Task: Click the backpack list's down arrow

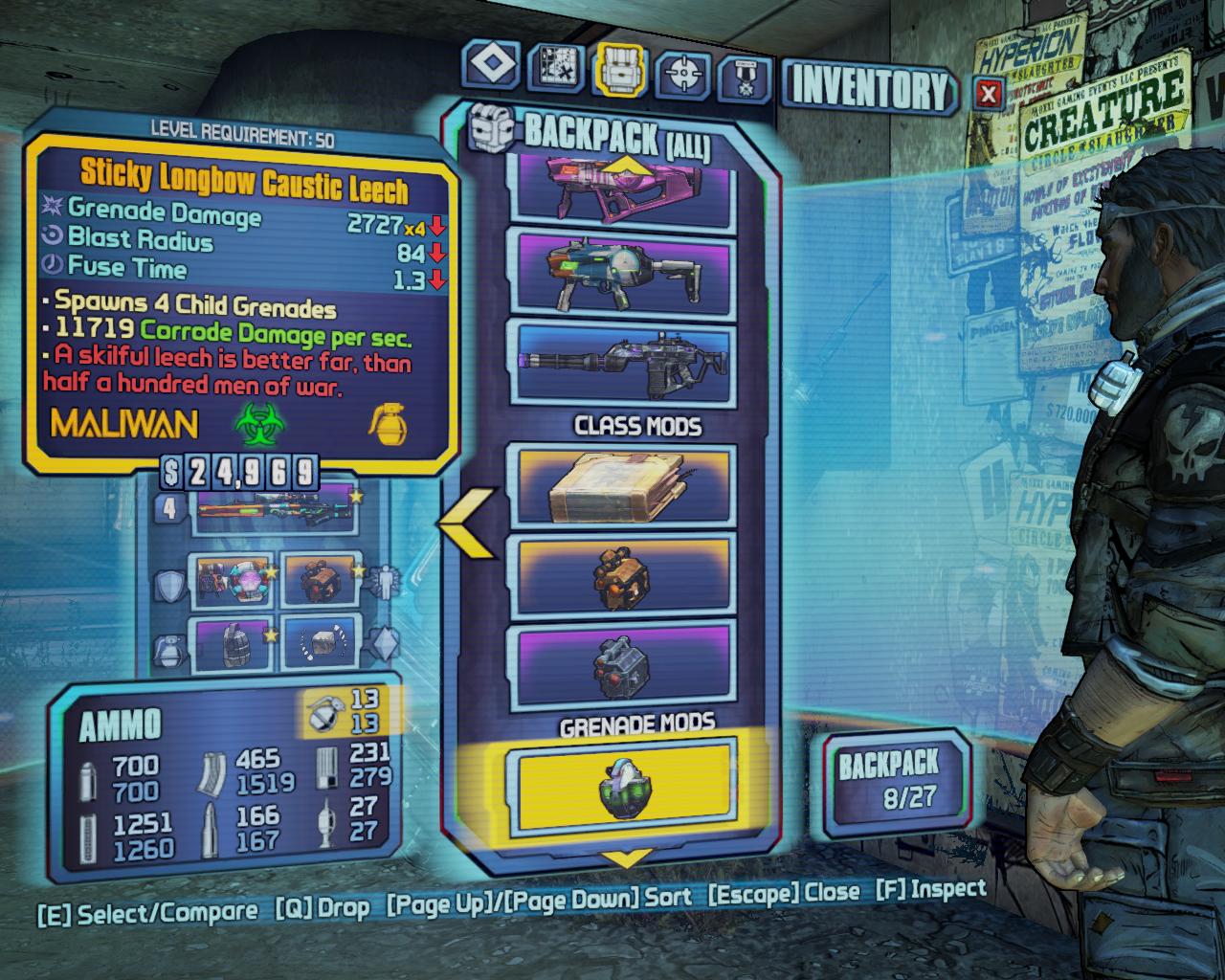Action: pos(626,857)
